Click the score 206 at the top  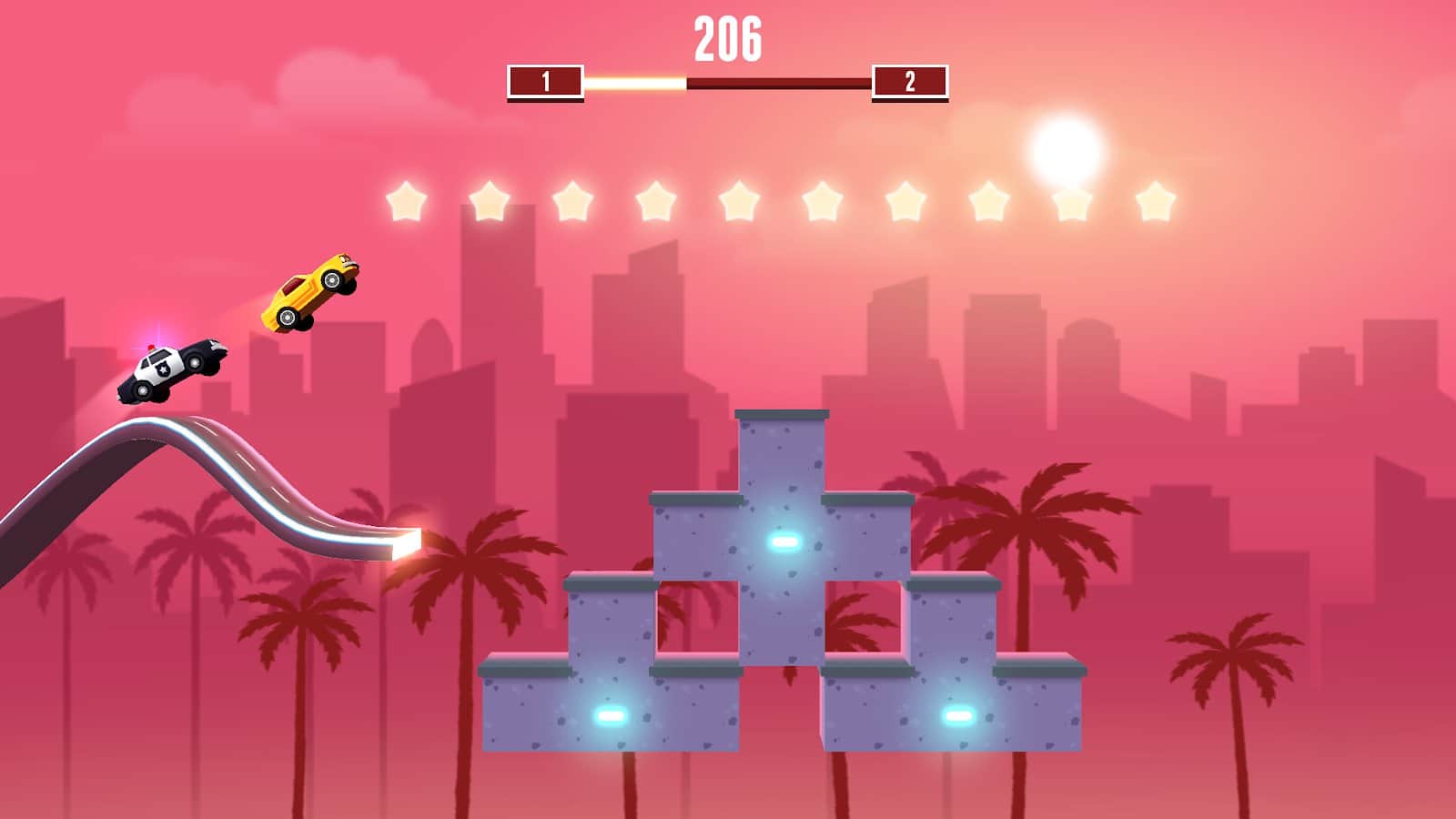coord(728,38)
